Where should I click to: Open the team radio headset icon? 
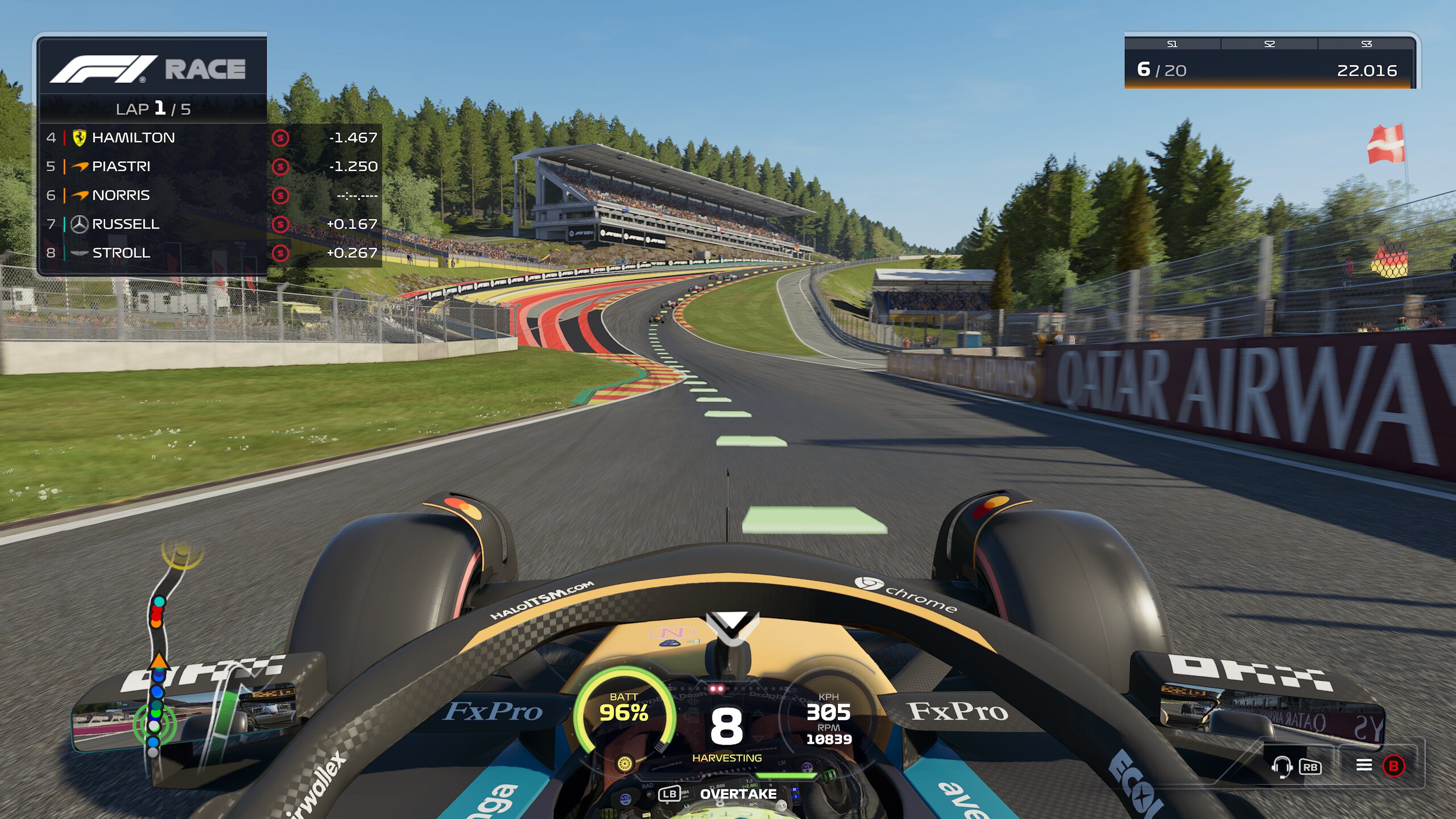tap(1282, 766)
